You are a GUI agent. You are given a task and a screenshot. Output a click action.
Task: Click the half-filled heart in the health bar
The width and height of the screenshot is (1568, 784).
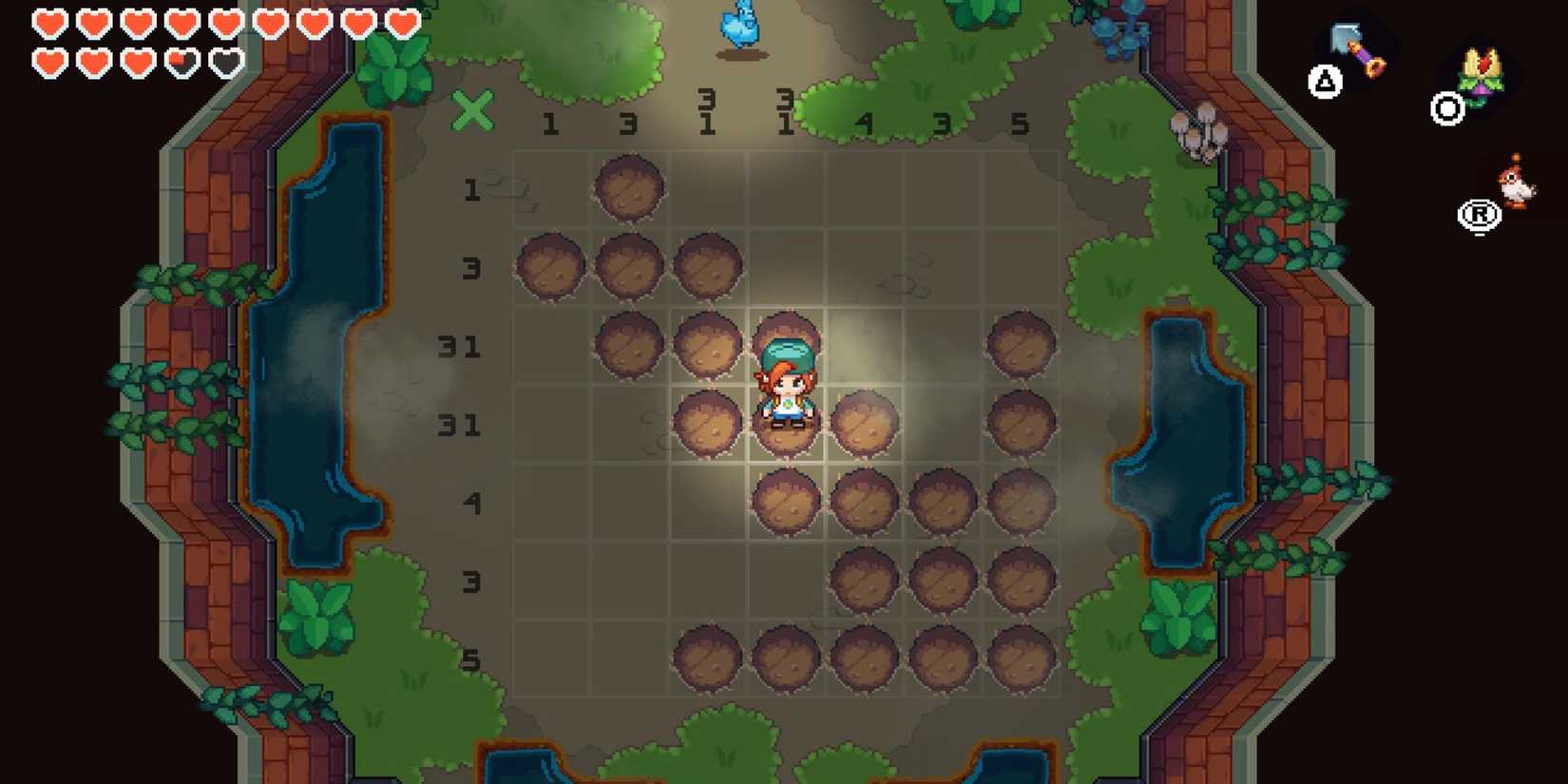click(x=182, y=61)
